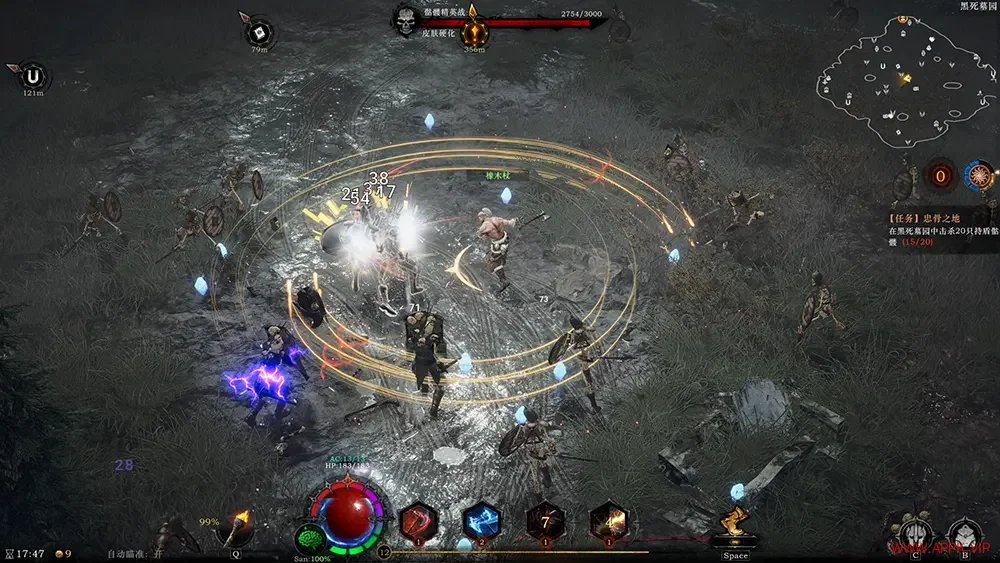Use the blue lightning skill

point(482,522)
